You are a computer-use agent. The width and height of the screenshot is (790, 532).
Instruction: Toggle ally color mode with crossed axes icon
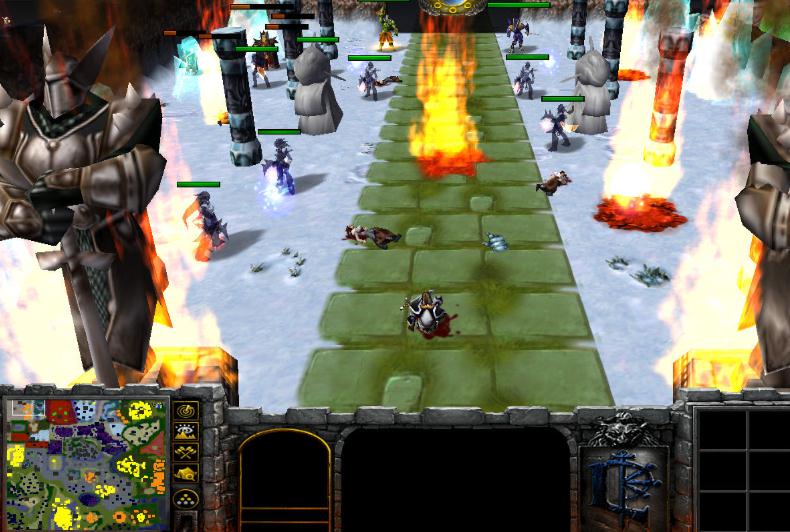pyautogui.click(x=187, y=452)
